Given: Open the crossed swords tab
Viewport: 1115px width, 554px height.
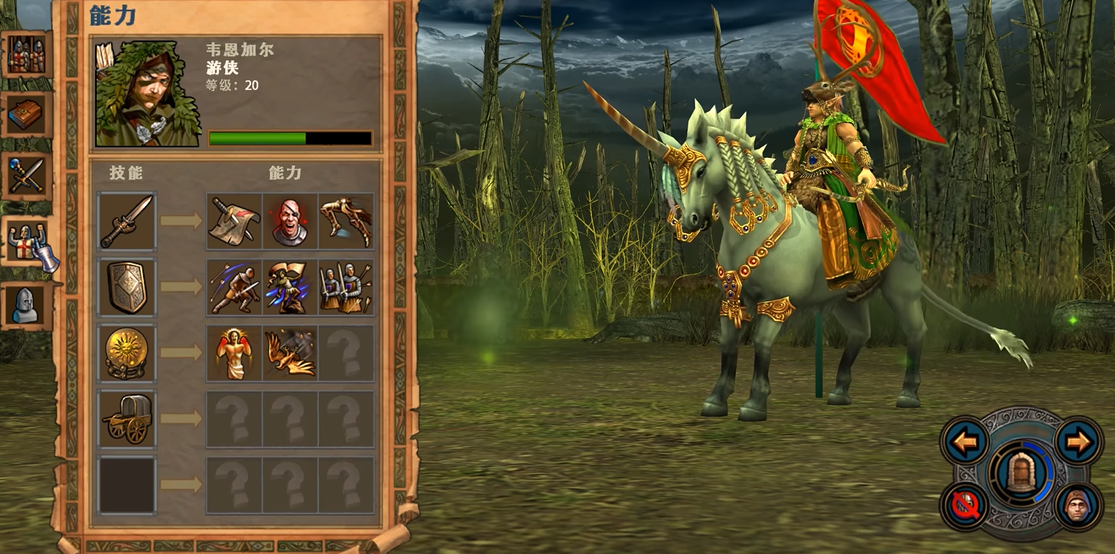Looking at the screenshot, I should pyautogui.click(x=26, y=177).
